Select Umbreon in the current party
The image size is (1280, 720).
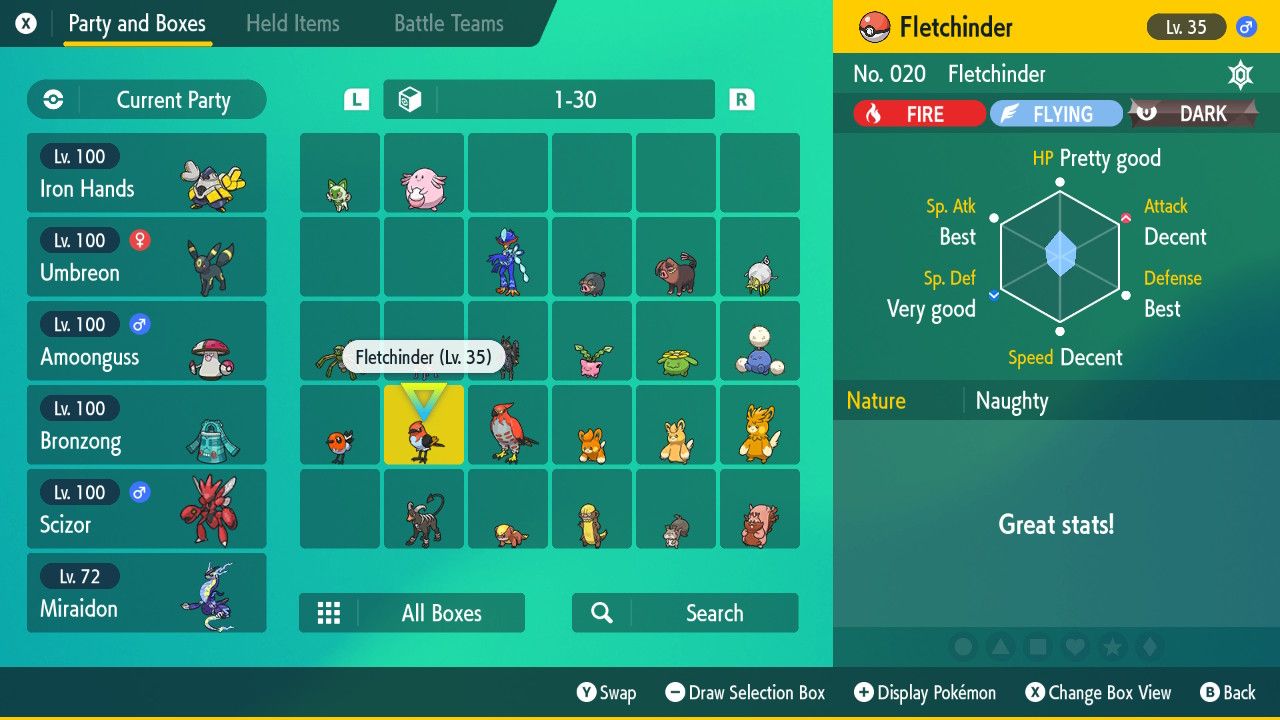pyautogui.click(x=146, y=257)
